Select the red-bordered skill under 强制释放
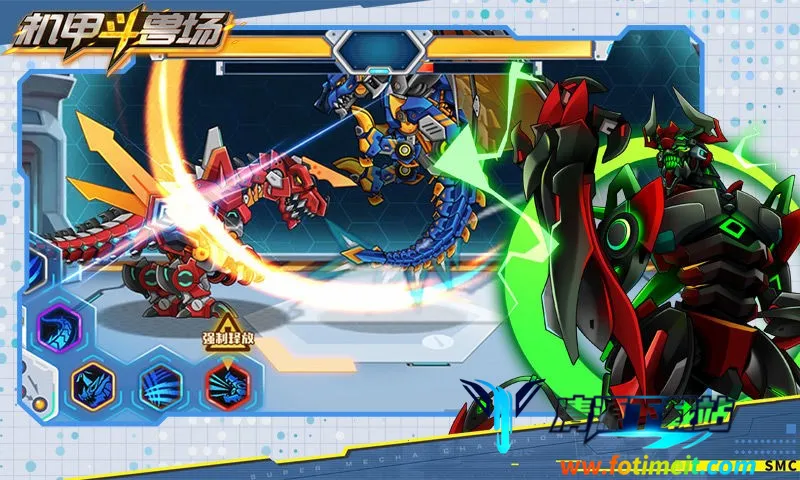Viewport: 800px width, 480px height. (x=226, y=382)
